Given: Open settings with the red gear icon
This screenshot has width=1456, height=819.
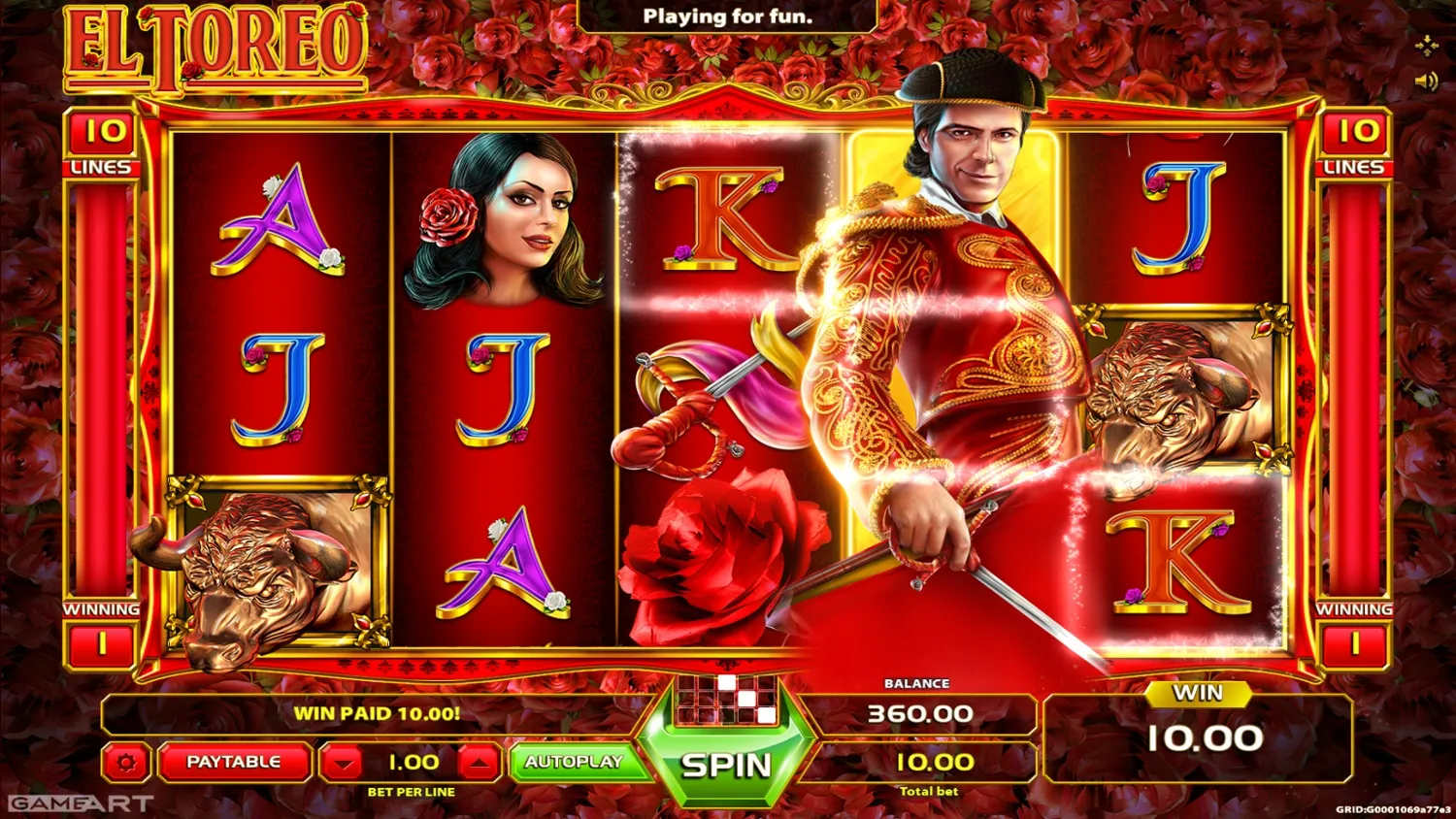Looking at the screenshot, I should (x=126, y=763).
